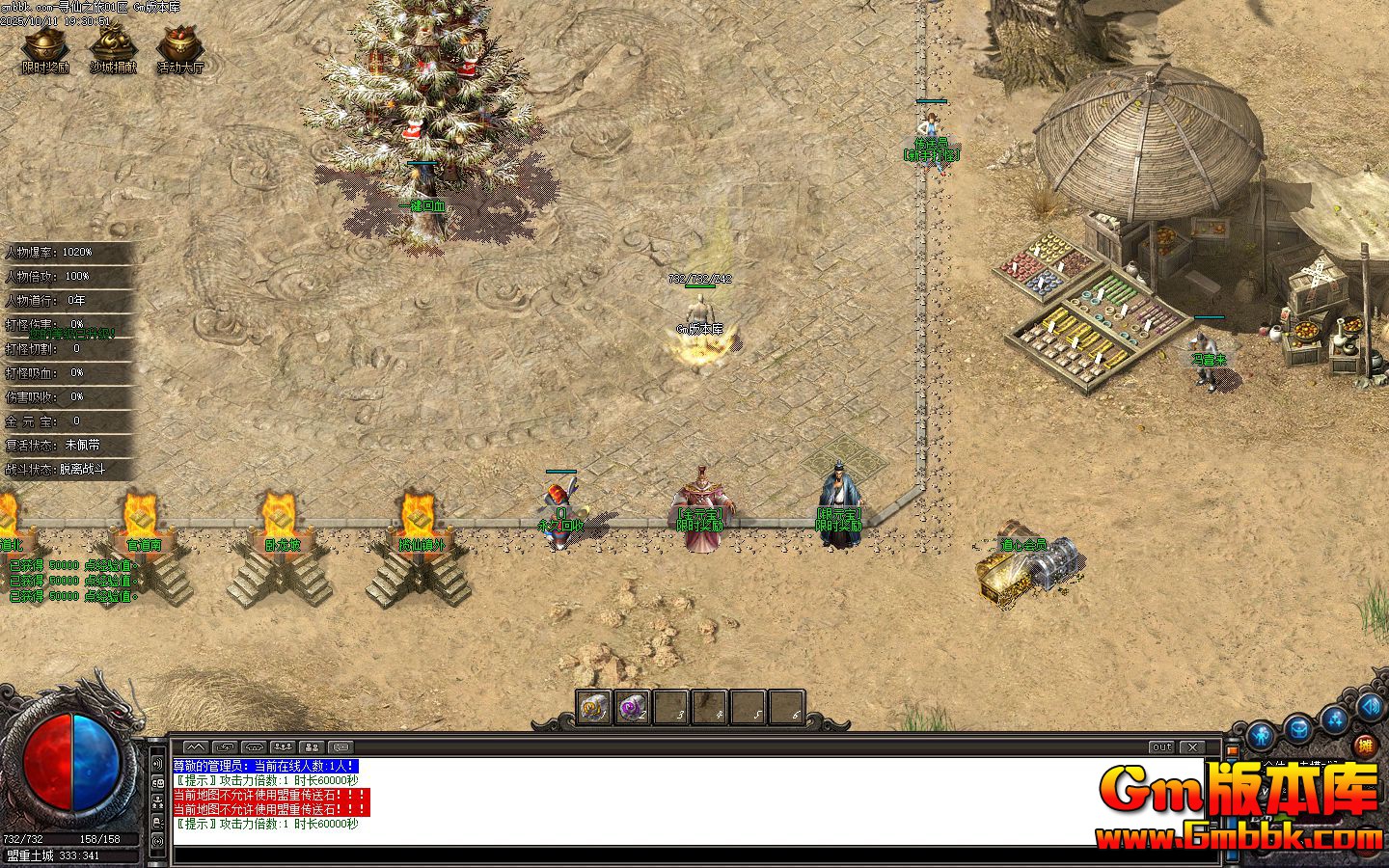Click the chat panel 'out' button
Image resolution: width=1389 pixels, height=868 pixels.
click(x=1162, y=747)
